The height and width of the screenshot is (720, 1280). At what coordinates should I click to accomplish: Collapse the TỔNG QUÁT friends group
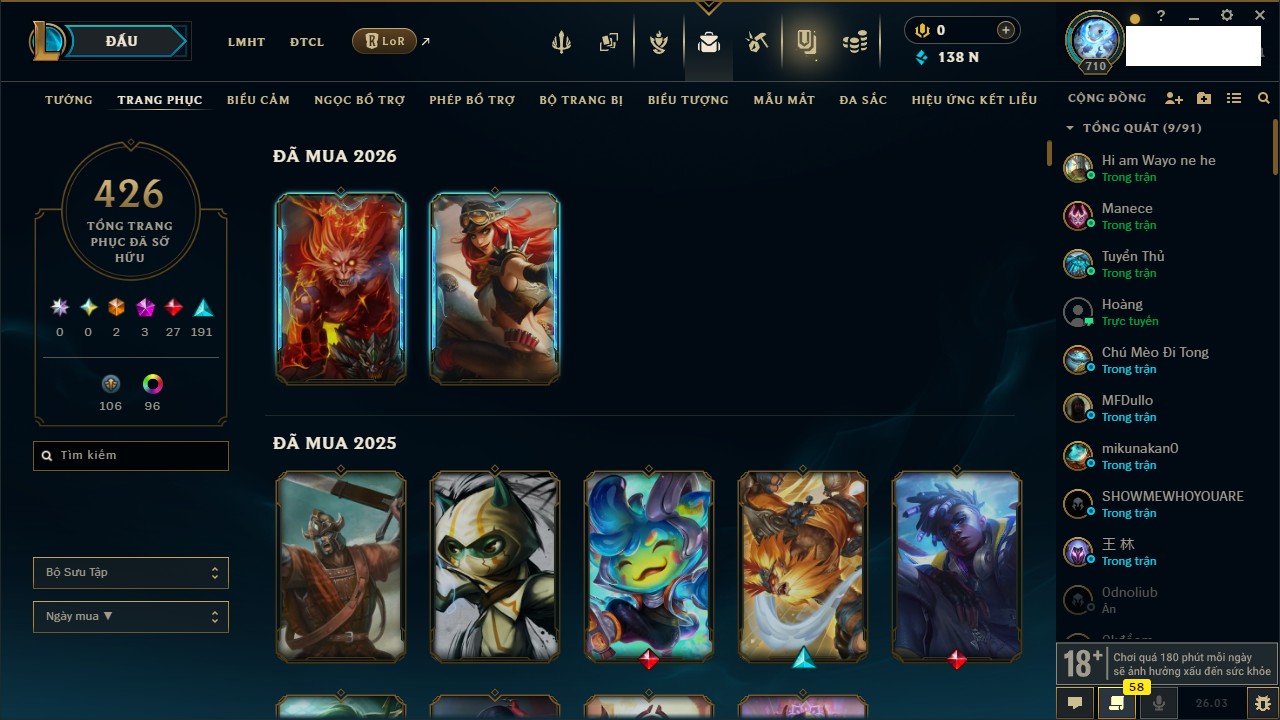point(1070,128)
